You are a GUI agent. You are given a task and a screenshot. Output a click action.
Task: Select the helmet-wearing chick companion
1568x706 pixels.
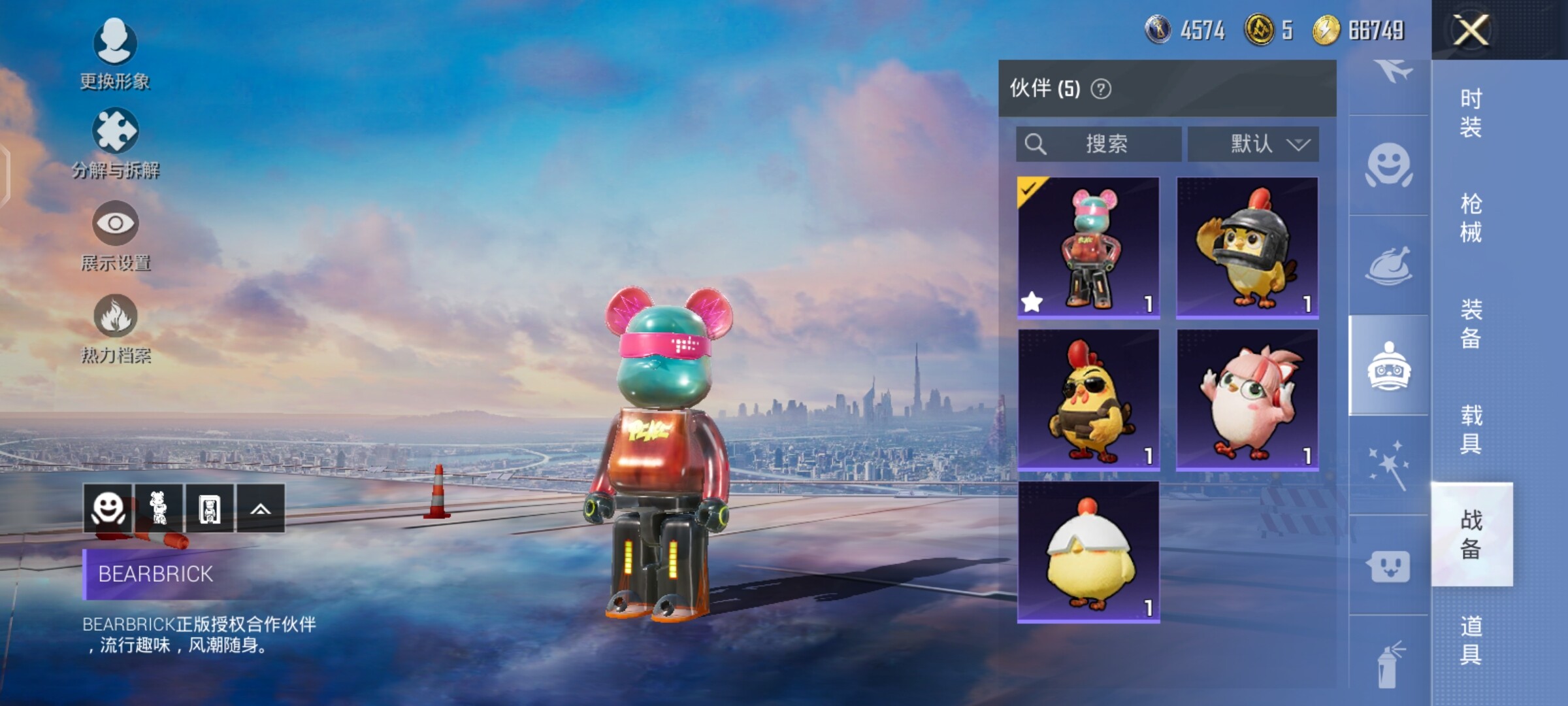(1247, 248)
